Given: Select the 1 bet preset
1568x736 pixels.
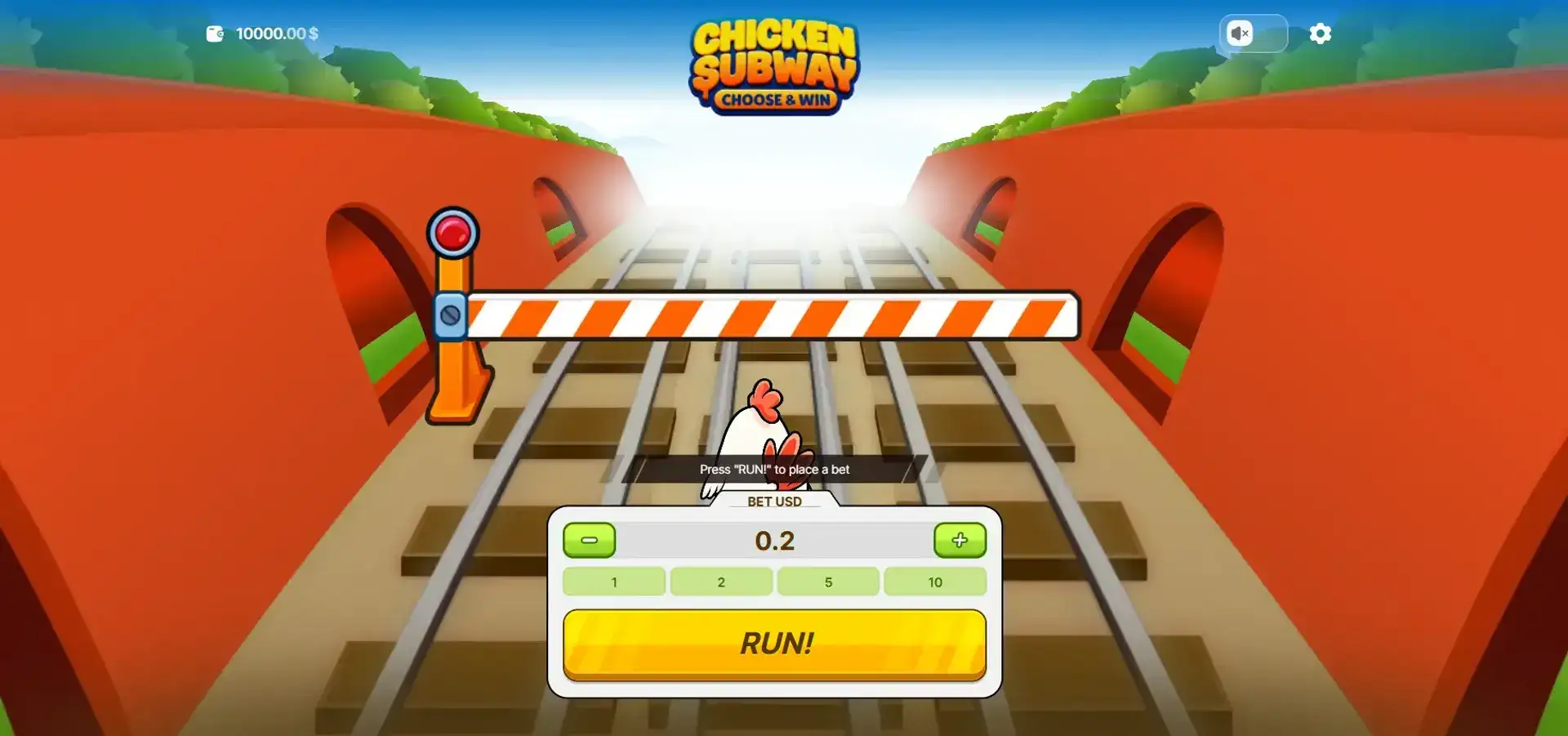Looking at the screenshot, I should click(x=614, y=582).
